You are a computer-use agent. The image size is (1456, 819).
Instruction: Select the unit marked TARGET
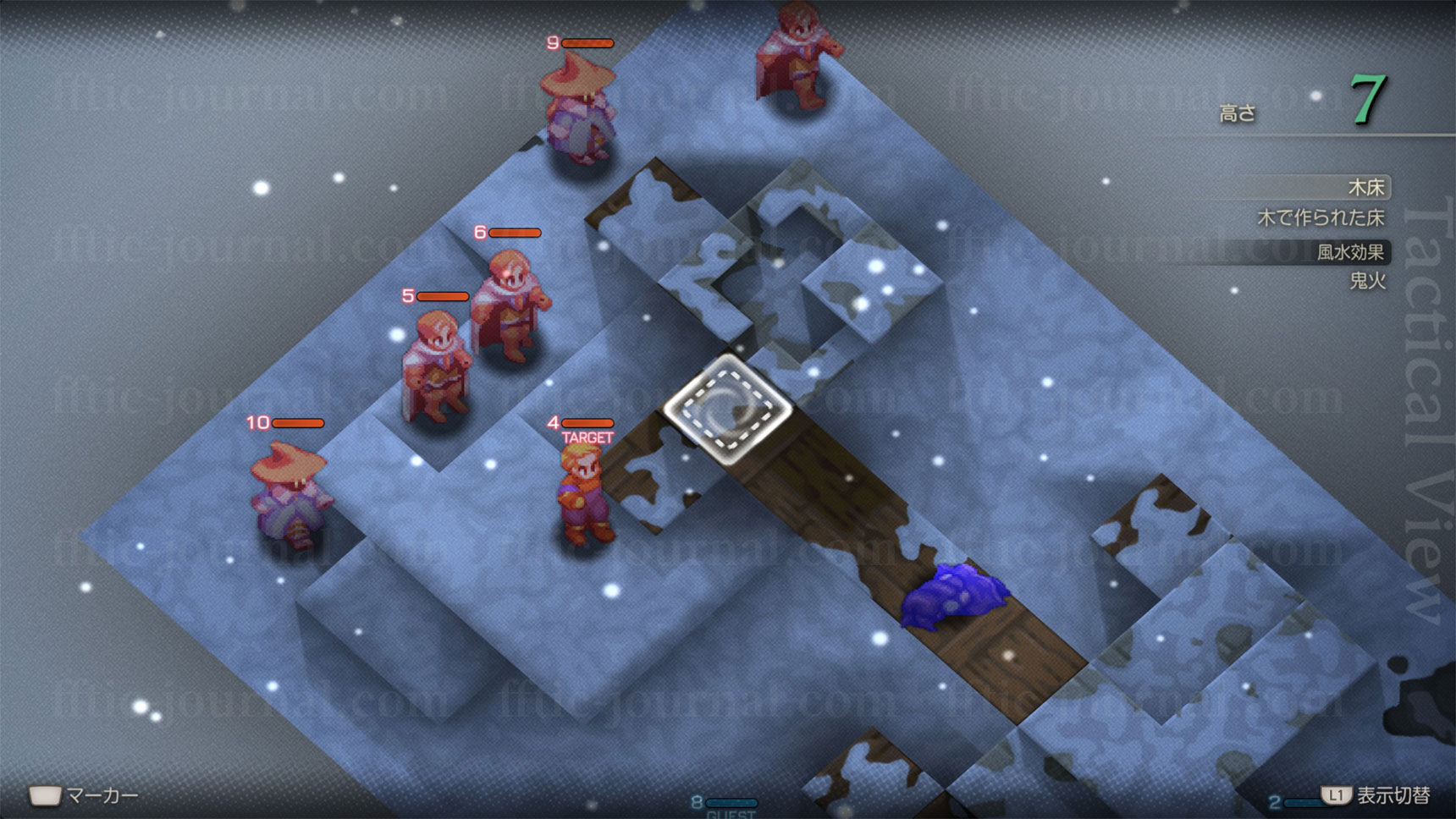583,493
